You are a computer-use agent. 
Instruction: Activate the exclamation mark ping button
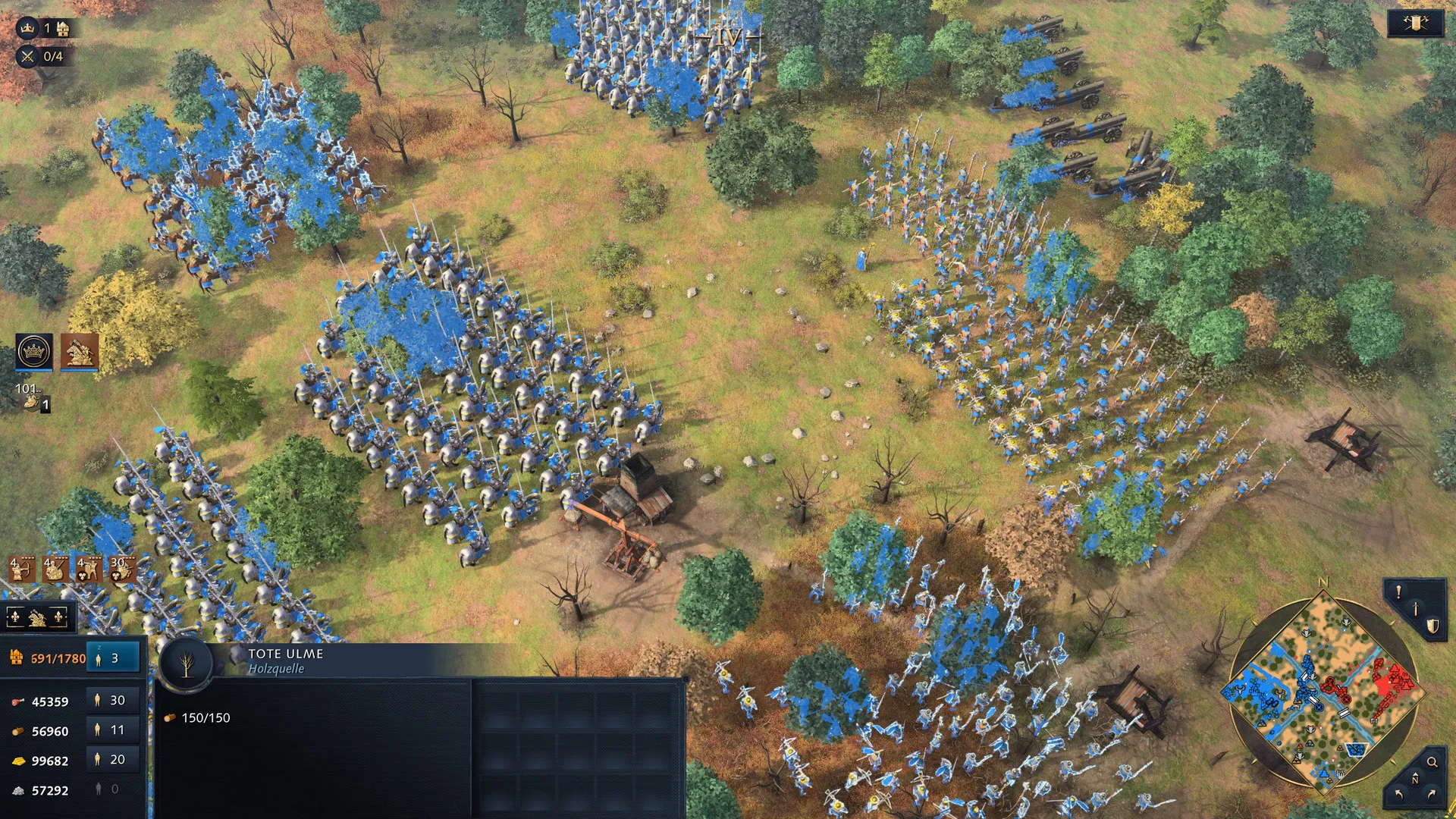pos(1399,592)
